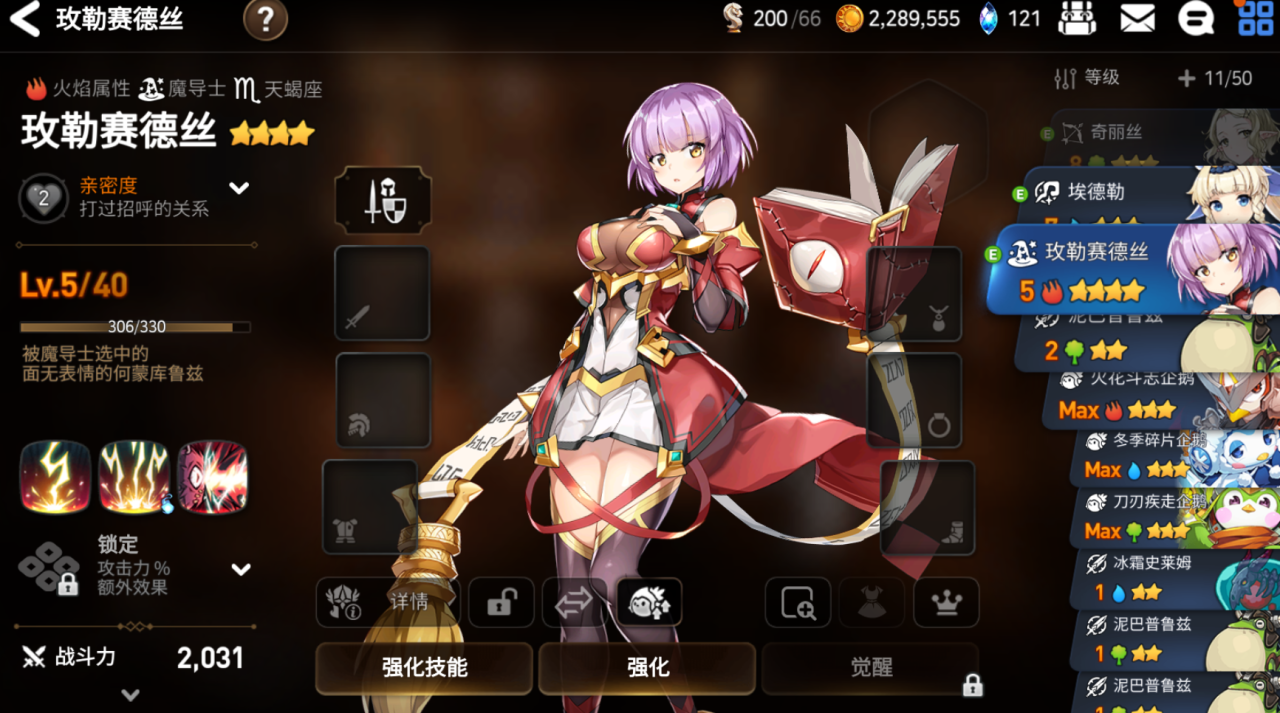Open the chat bubble icon
The width and height of the screenshot is (1280, 713).
[1195, 19]
